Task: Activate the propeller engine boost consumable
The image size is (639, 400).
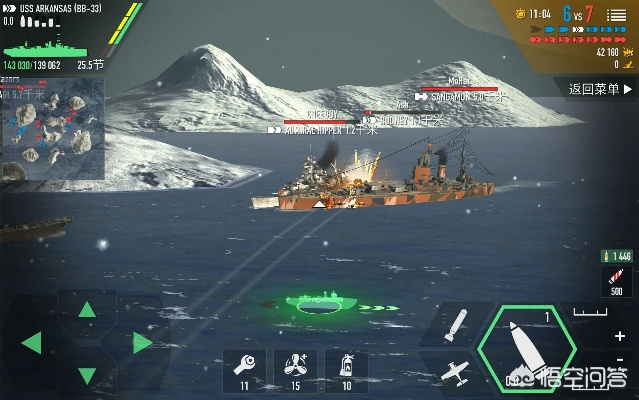Action: point(296,366)
